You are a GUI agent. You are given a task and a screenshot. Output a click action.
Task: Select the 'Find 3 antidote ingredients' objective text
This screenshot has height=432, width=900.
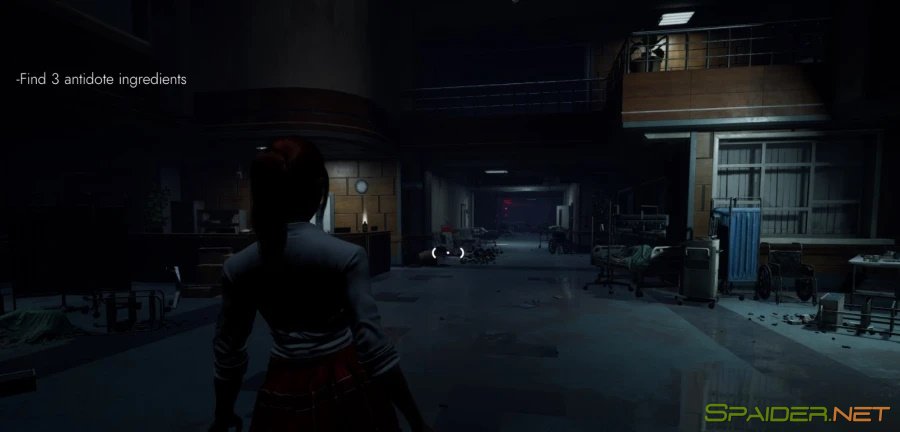102,78
